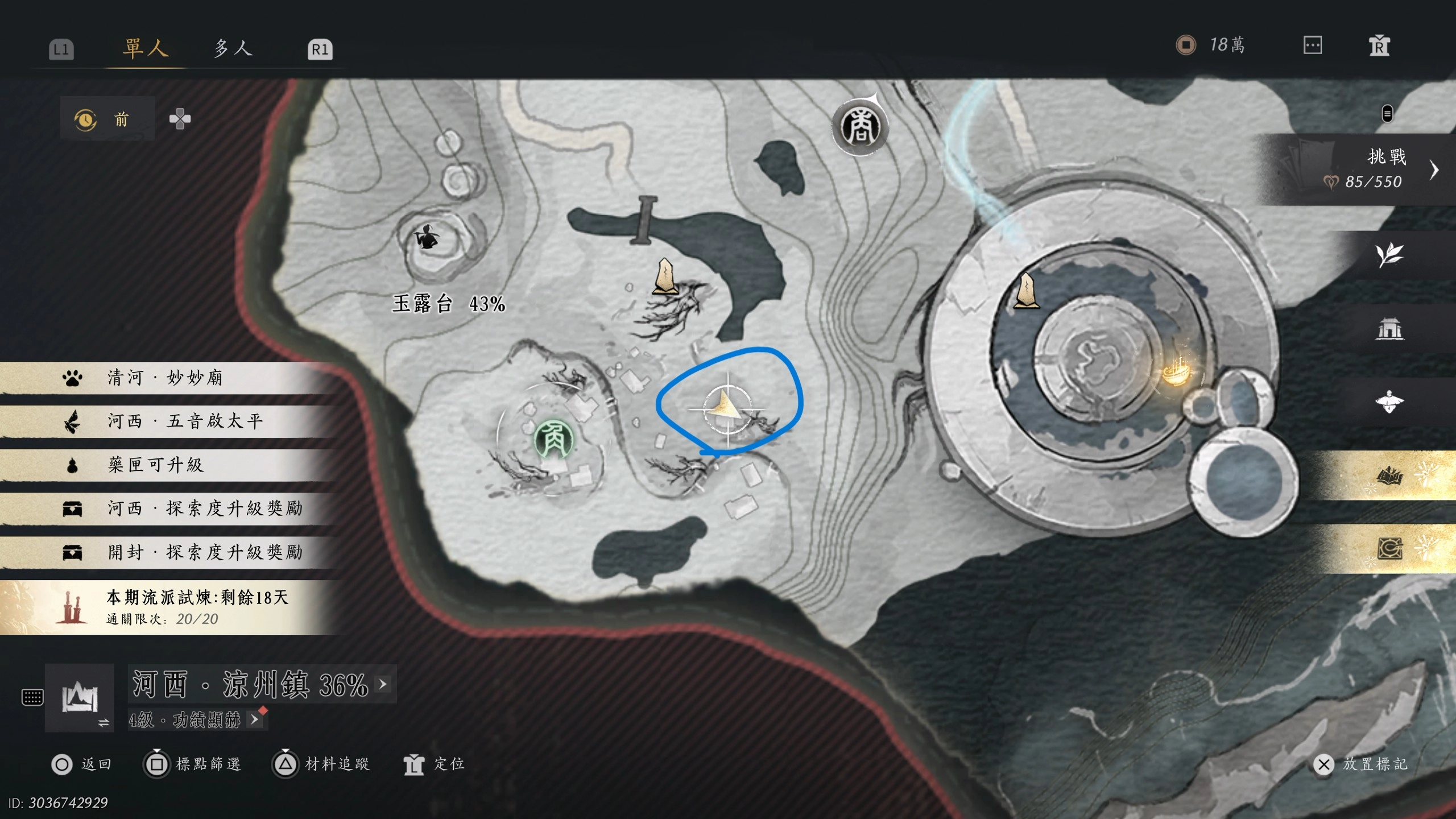The image size is (1456, 819).
Task: Open the three-dot options icon
Action: point(1312,45)
